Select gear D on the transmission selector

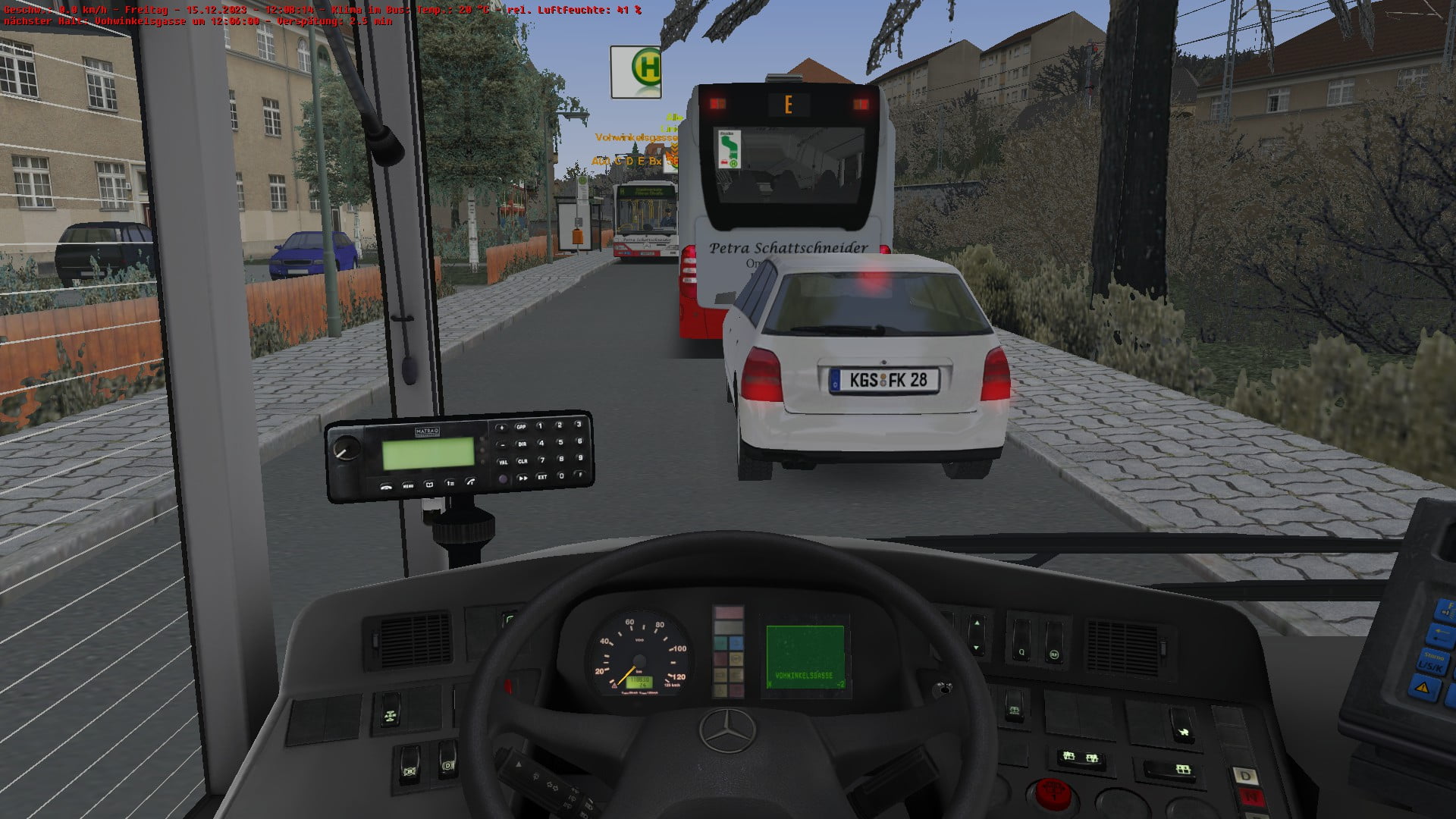[x=1246, y=776]
